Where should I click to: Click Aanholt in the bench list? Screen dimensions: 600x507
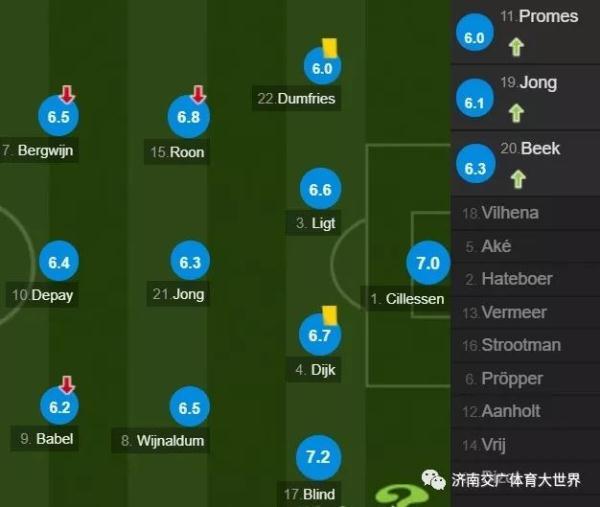tap(512, 411)
